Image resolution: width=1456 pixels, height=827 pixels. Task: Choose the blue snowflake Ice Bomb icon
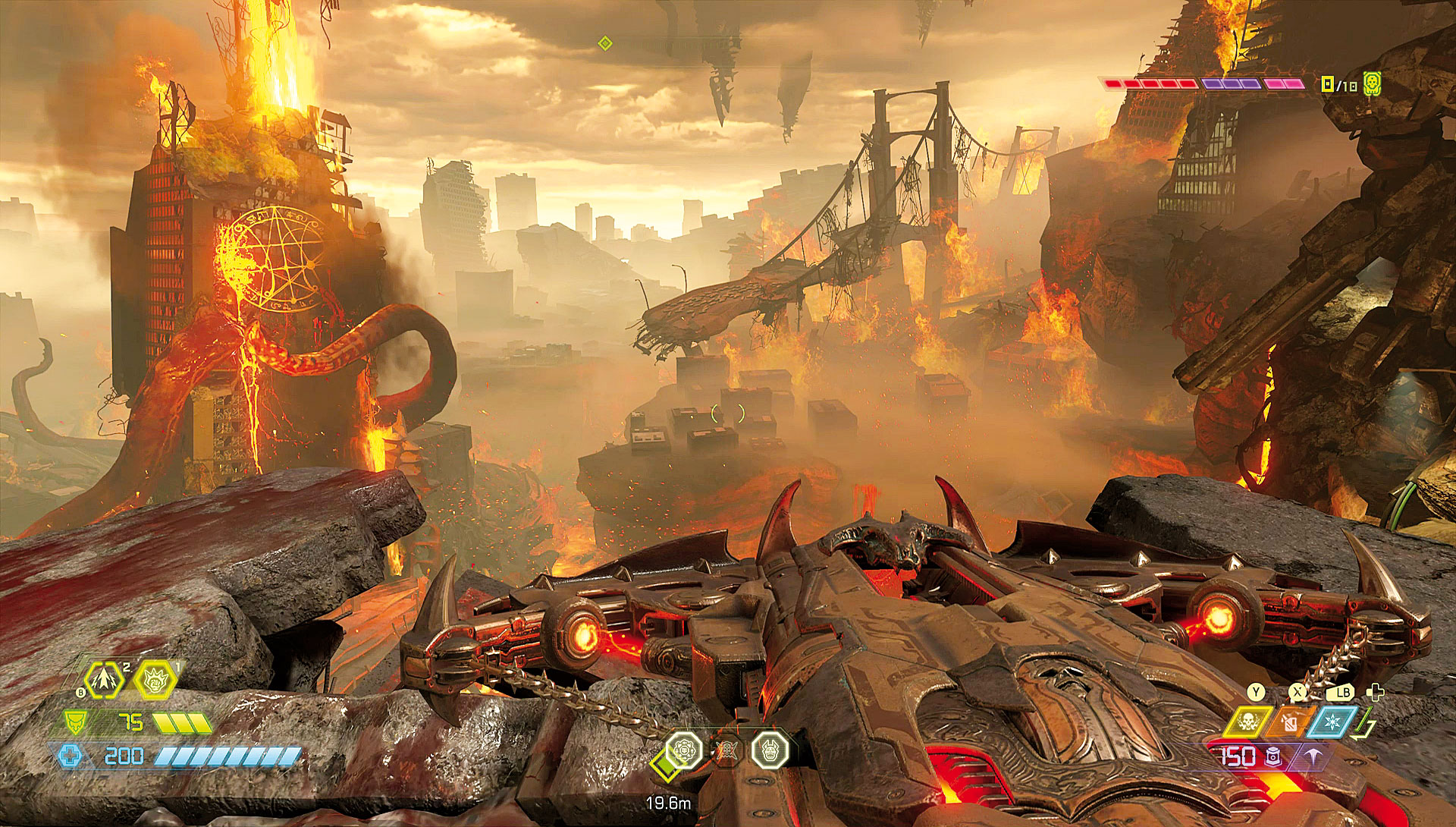click(1332, 722)
